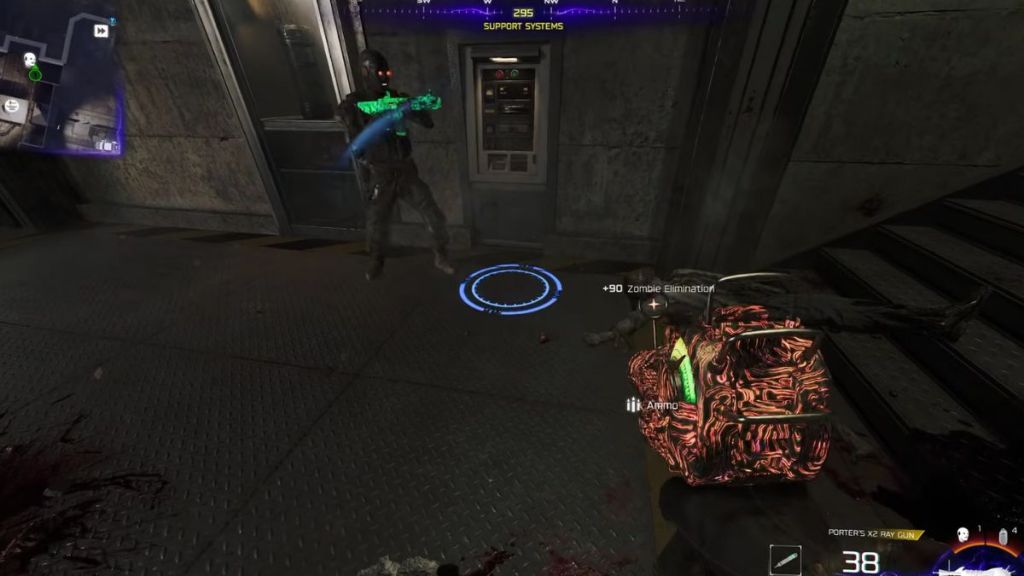The image size is (1024, 576).
Task: Click the compass bar heading
Action: coord(523,13)
